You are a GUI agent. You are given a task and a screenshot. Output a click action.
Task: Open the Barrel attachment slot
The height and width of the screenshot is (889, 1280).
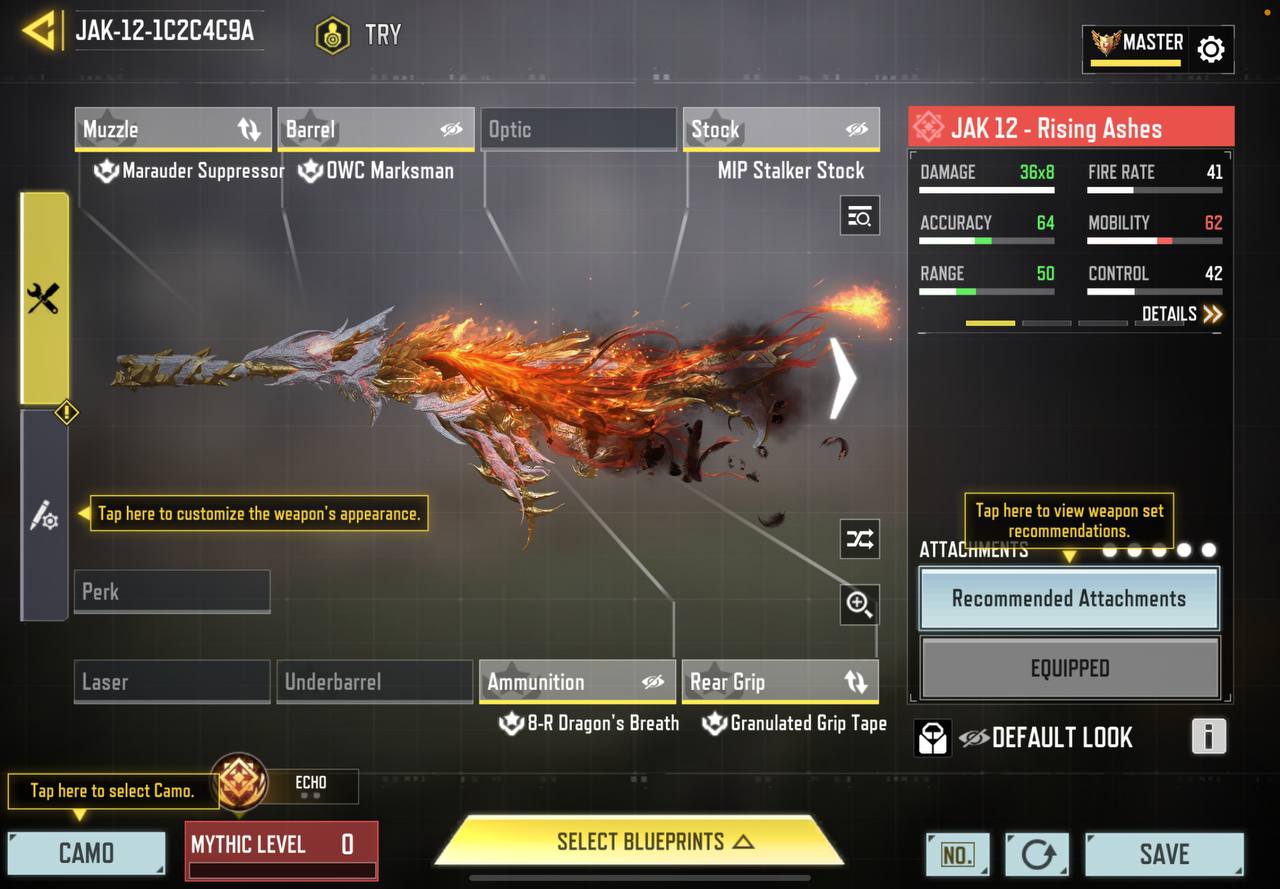tap(376, 129)
